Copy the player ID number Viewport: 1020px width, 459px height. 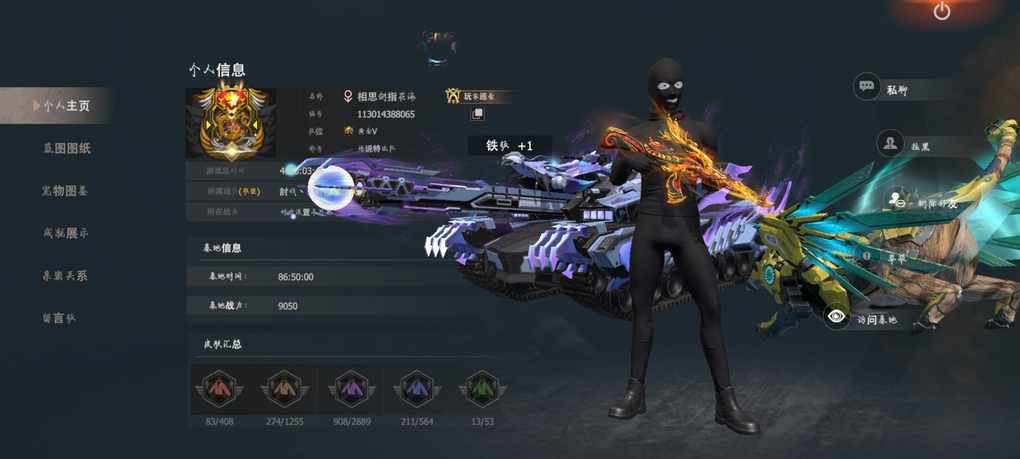click(478, 115)
